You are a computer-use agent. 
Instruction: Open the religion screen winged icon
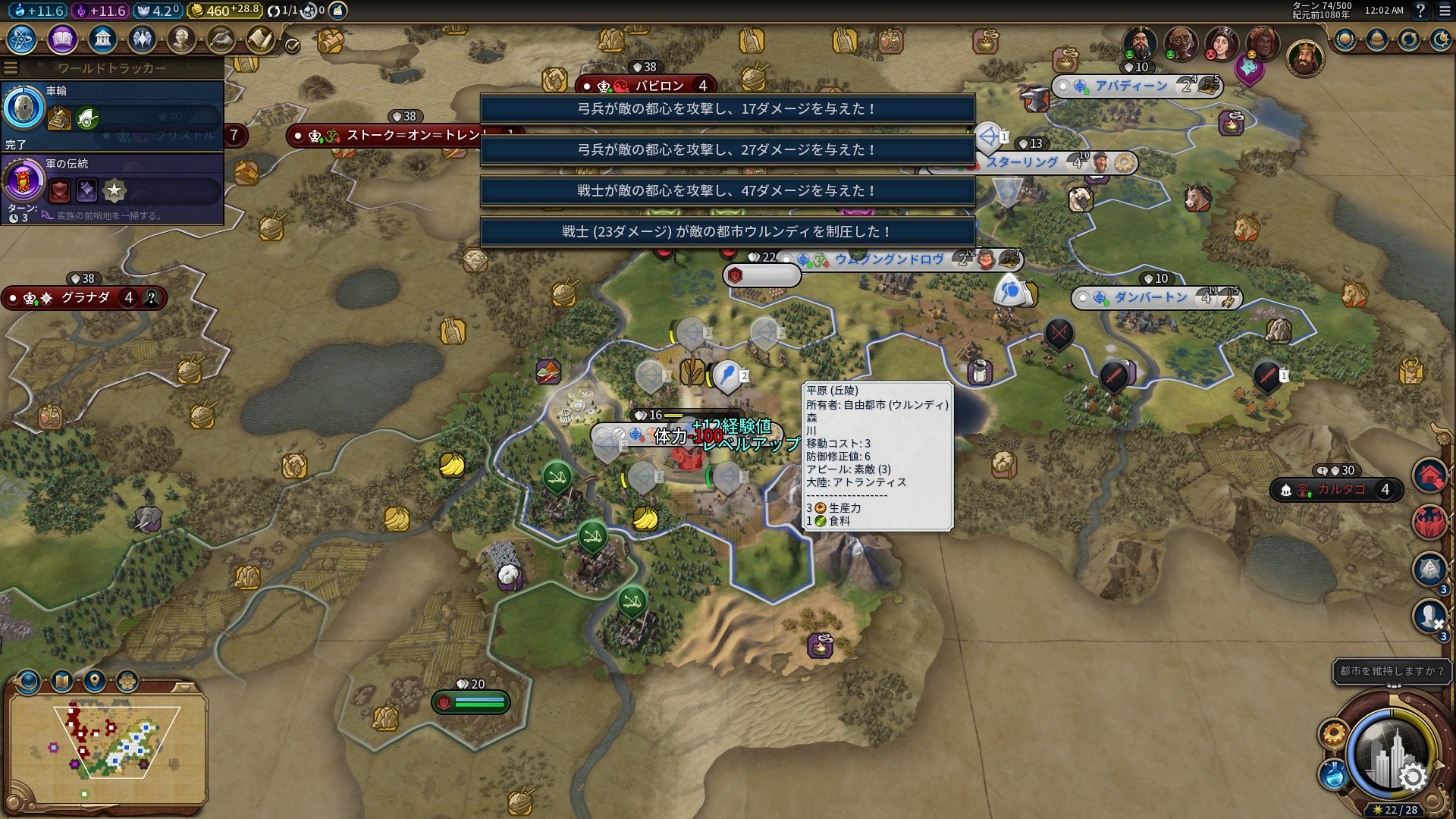(x=142, y=39)
